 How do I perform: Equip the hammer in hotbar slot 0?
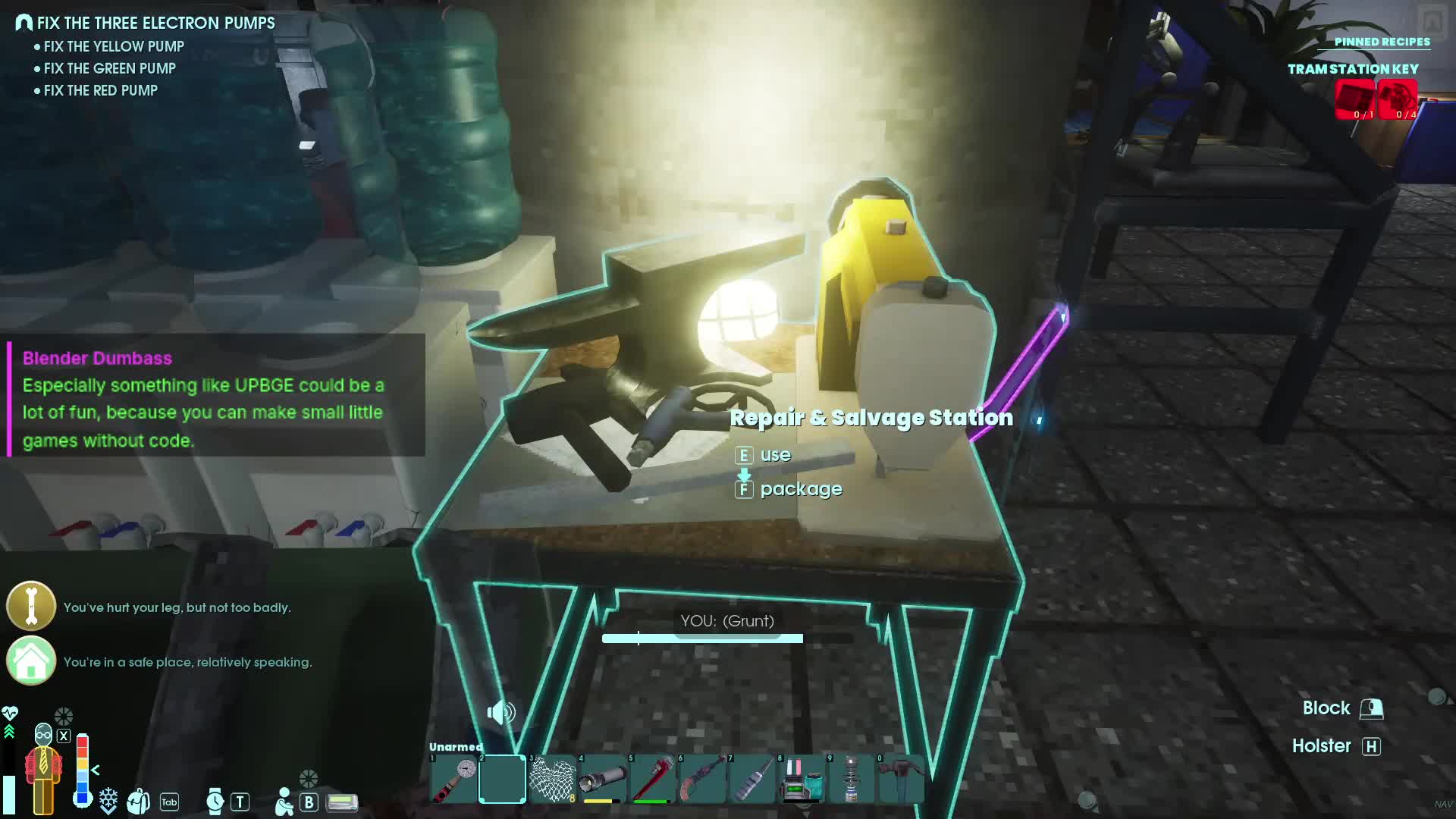901,779
